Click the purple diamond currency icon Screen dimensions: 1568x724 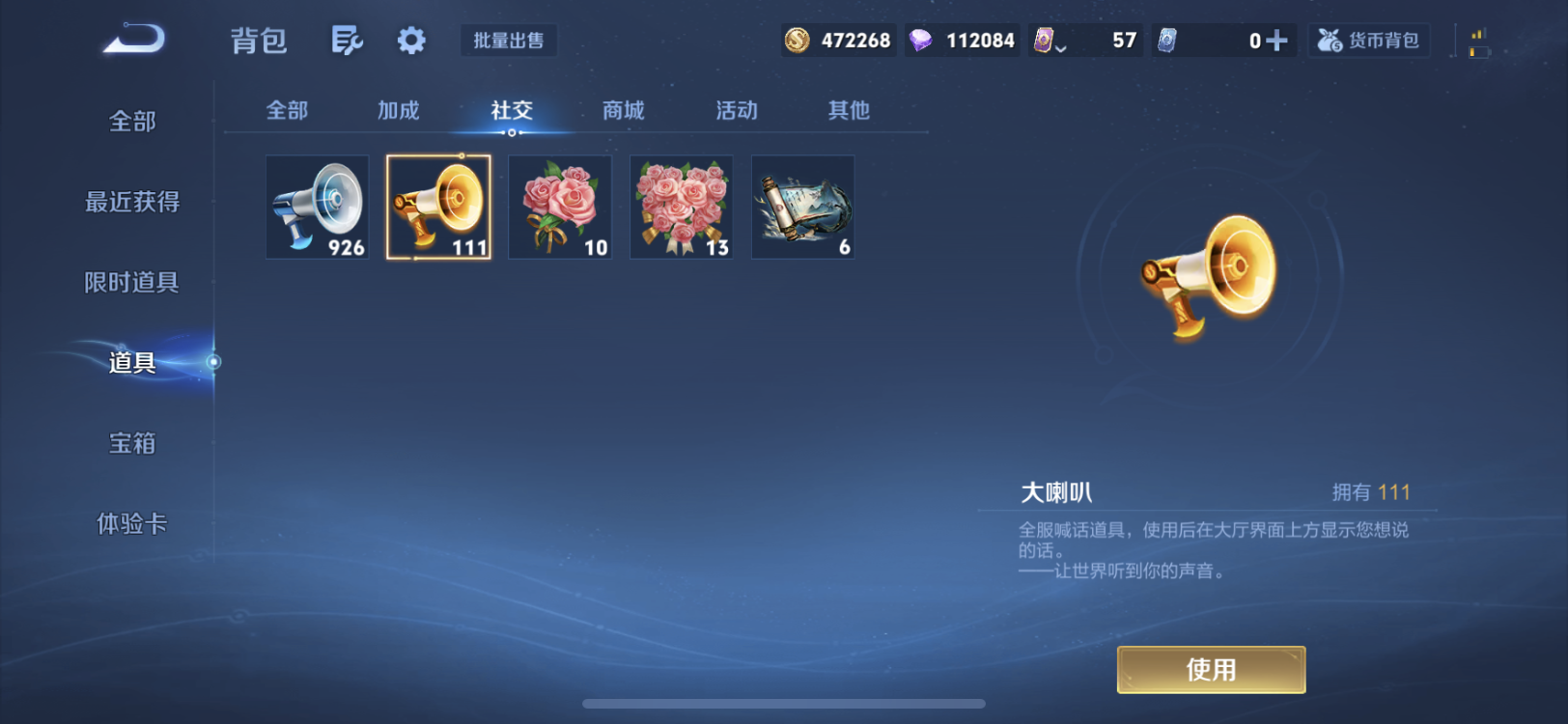coord(921,40)
